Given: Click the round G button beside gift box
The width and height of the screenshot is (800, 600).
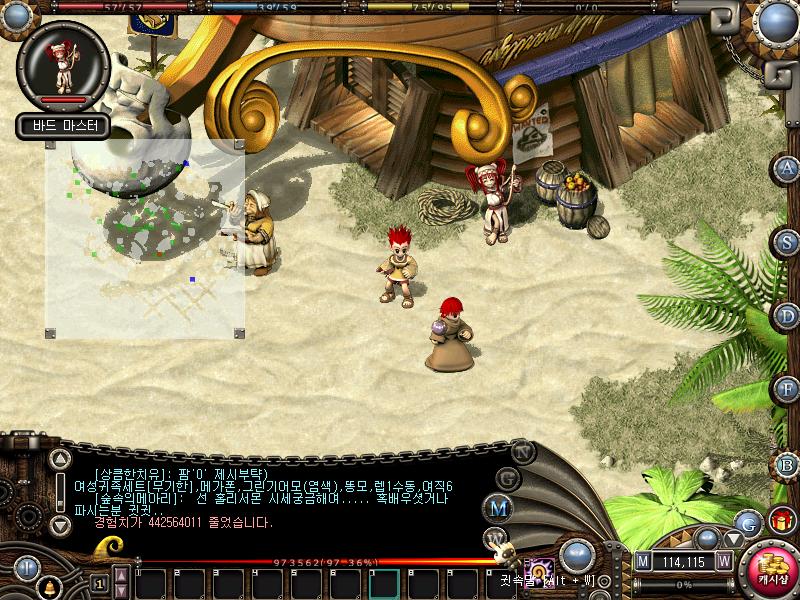Looking at the screenshot, I should pyautogui.click(x=747, y=521).
